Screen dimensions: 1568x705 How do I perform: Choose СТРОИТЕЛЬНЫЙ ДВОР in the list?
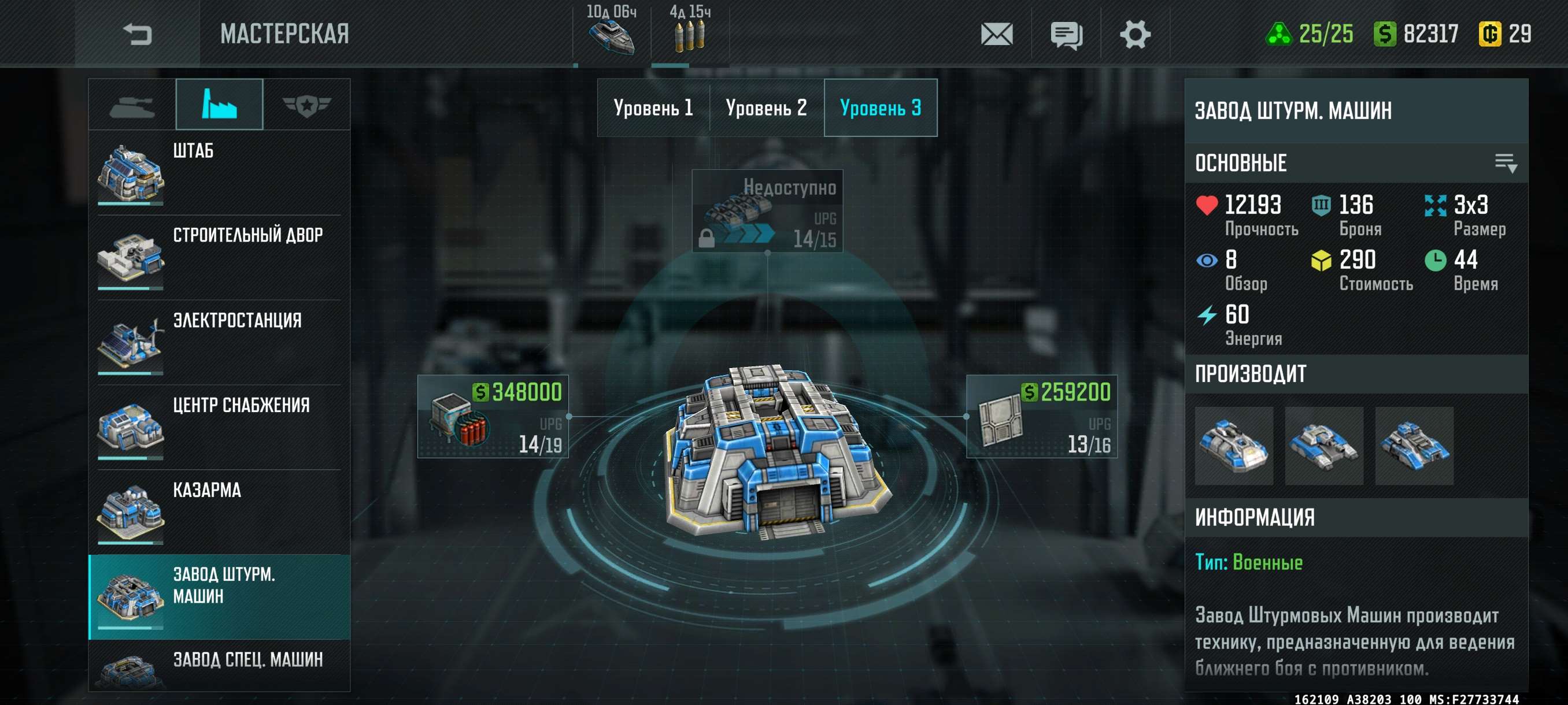coord(219,257)
